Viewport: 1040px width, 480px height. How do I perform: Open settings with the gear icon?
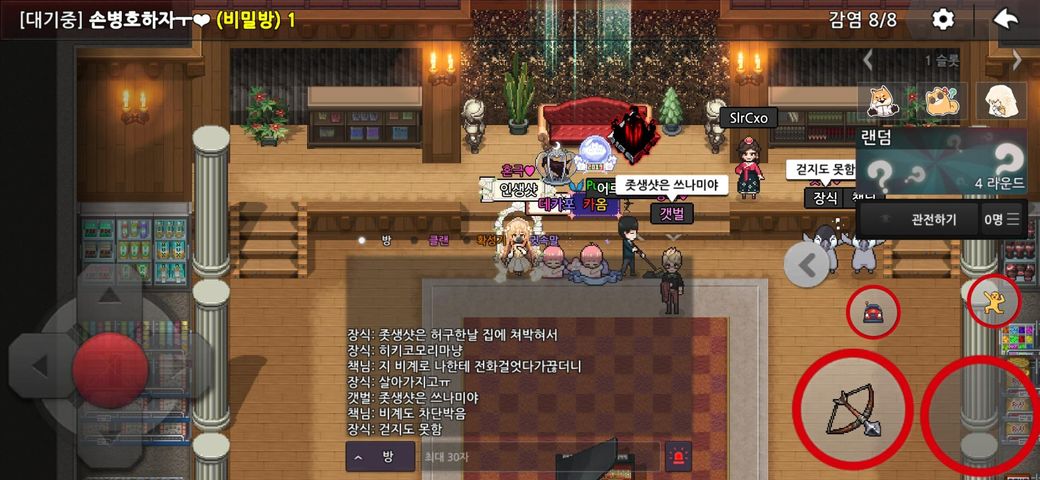click(x=943, y=20)
